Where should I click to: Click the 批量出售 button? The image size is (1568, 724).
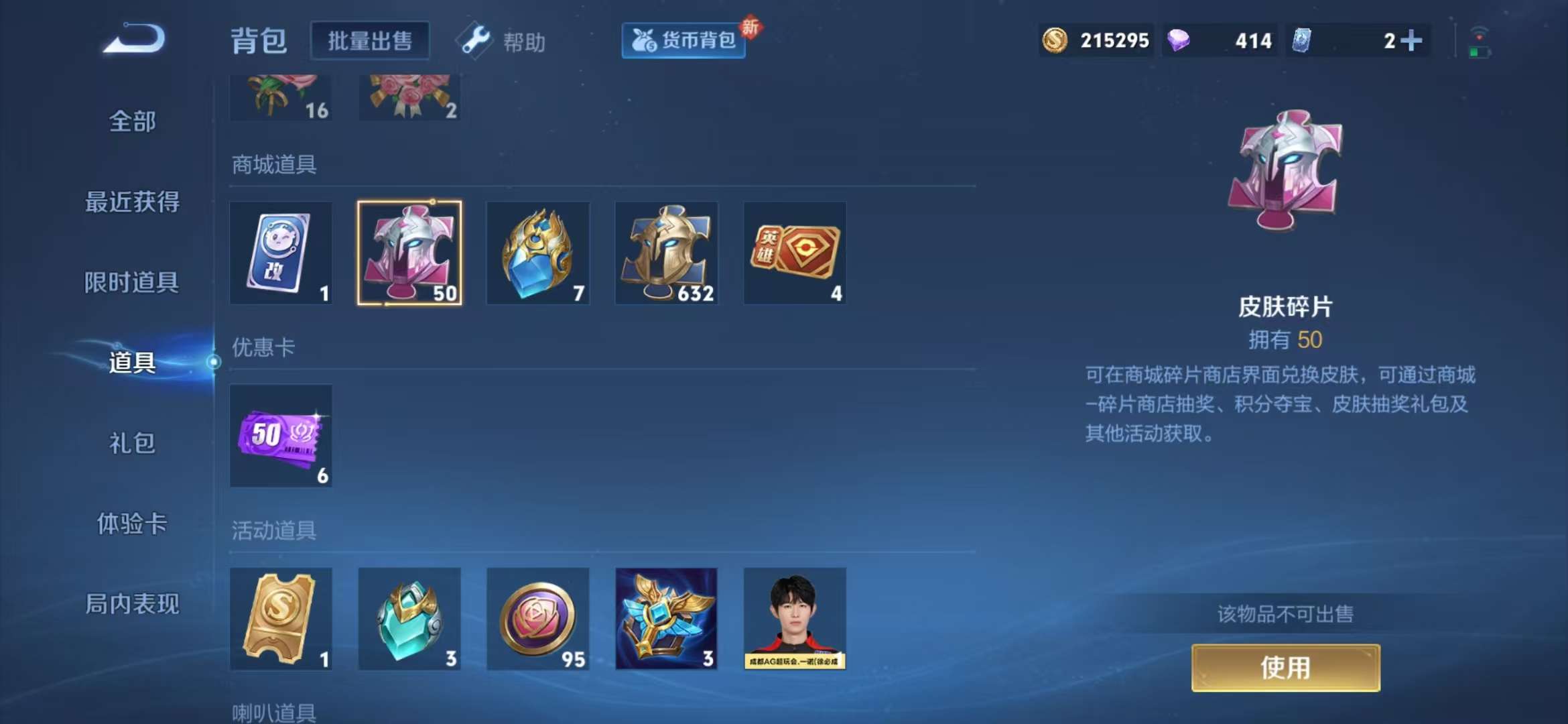370,40
